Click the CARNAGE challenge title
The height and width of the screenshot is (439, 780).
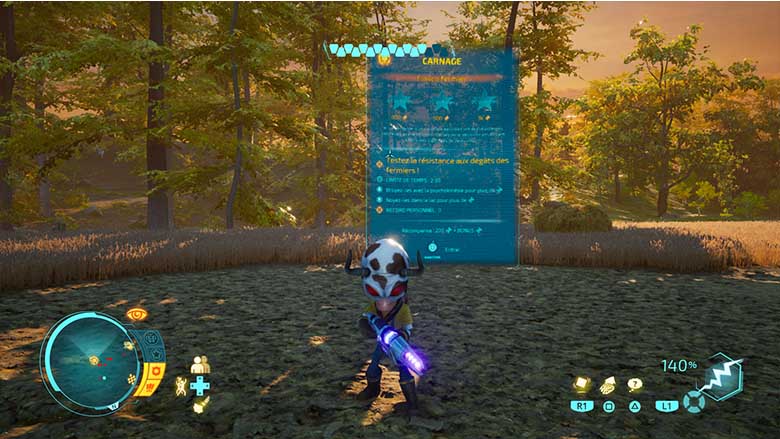pos(442,60)
